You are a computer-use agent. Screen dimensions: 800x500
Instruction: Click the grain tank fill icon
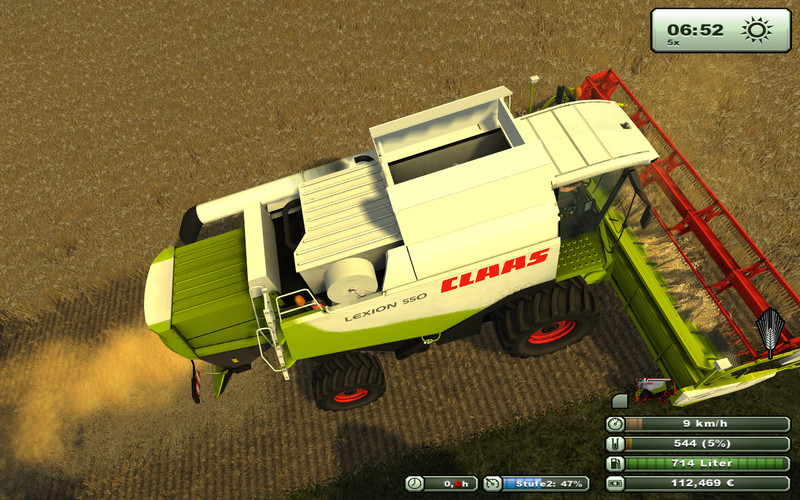tap(616, 444)
